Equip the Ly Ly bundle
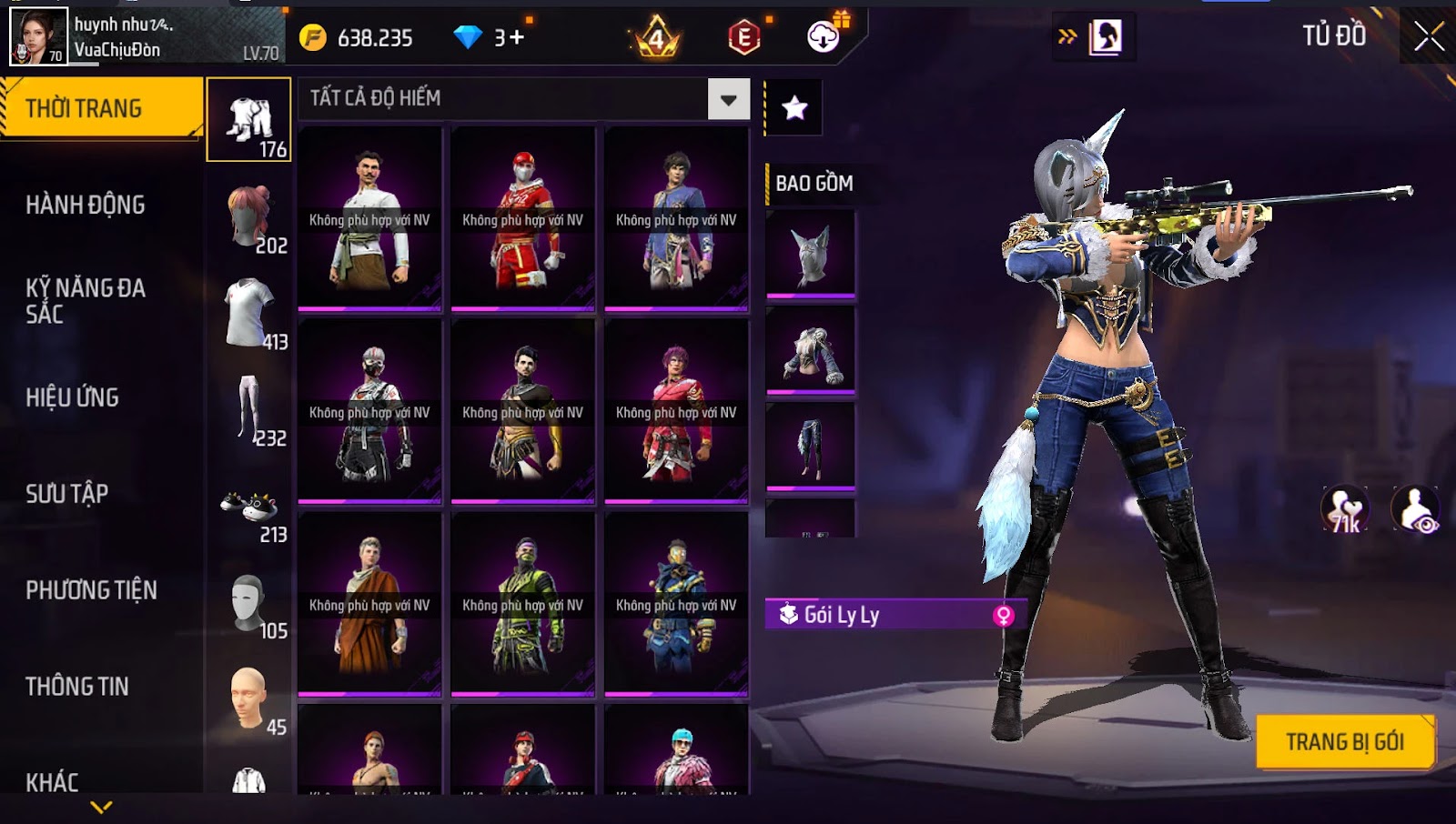This screenshot has width=1456, height=824. click(1345, 742)
